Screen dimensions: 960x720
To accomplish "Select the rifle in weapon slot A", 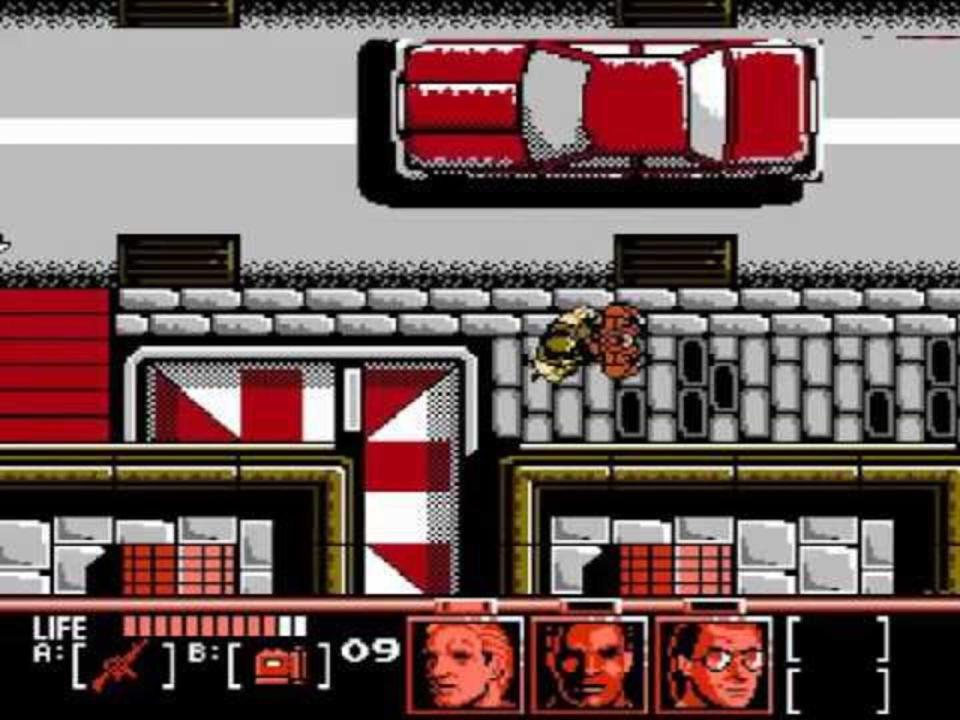I will 120,664.
